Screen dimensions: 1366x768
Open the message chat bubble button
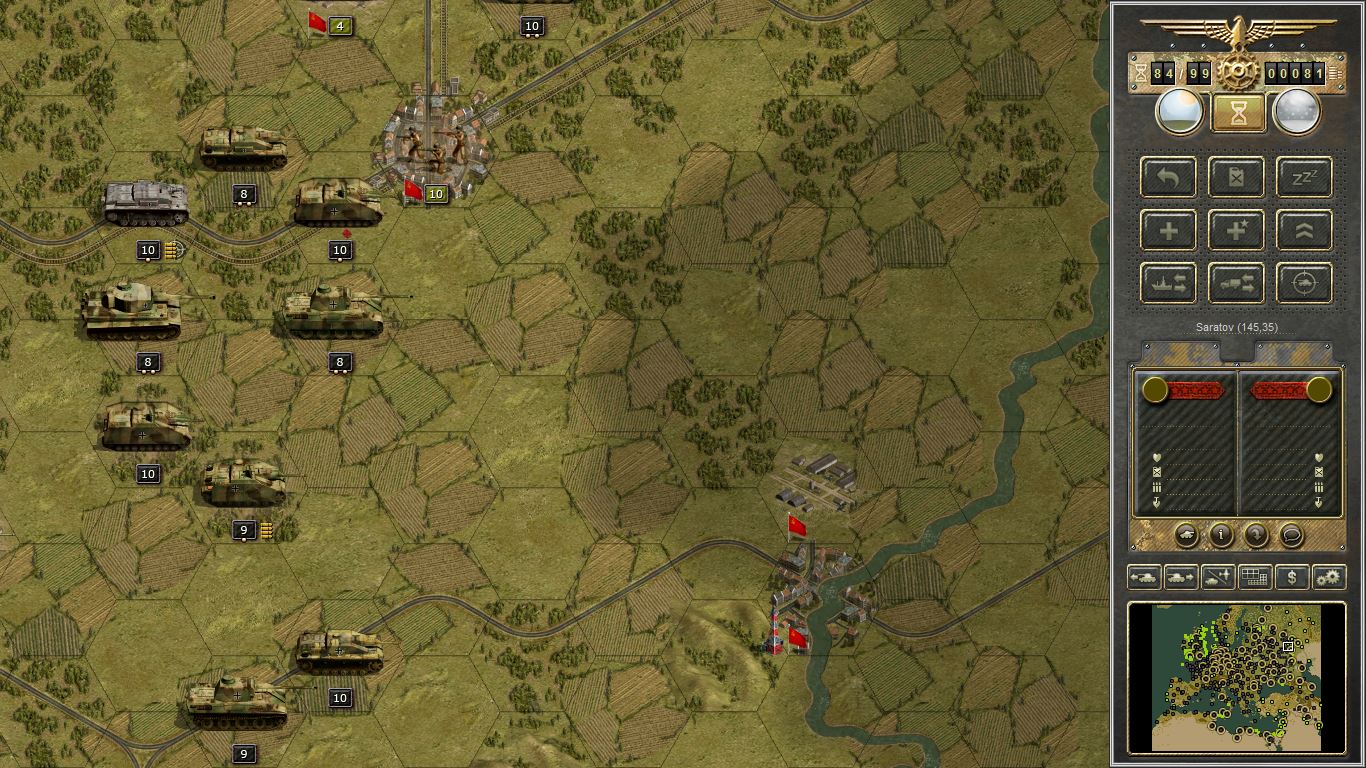pos(1290,536)
